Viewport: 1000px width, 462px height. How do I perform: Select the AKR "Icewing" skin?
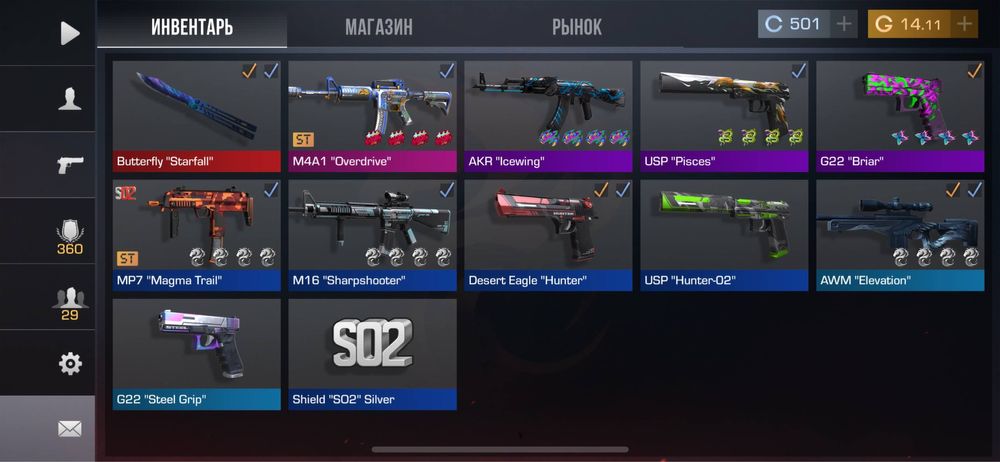click(548, 116)
